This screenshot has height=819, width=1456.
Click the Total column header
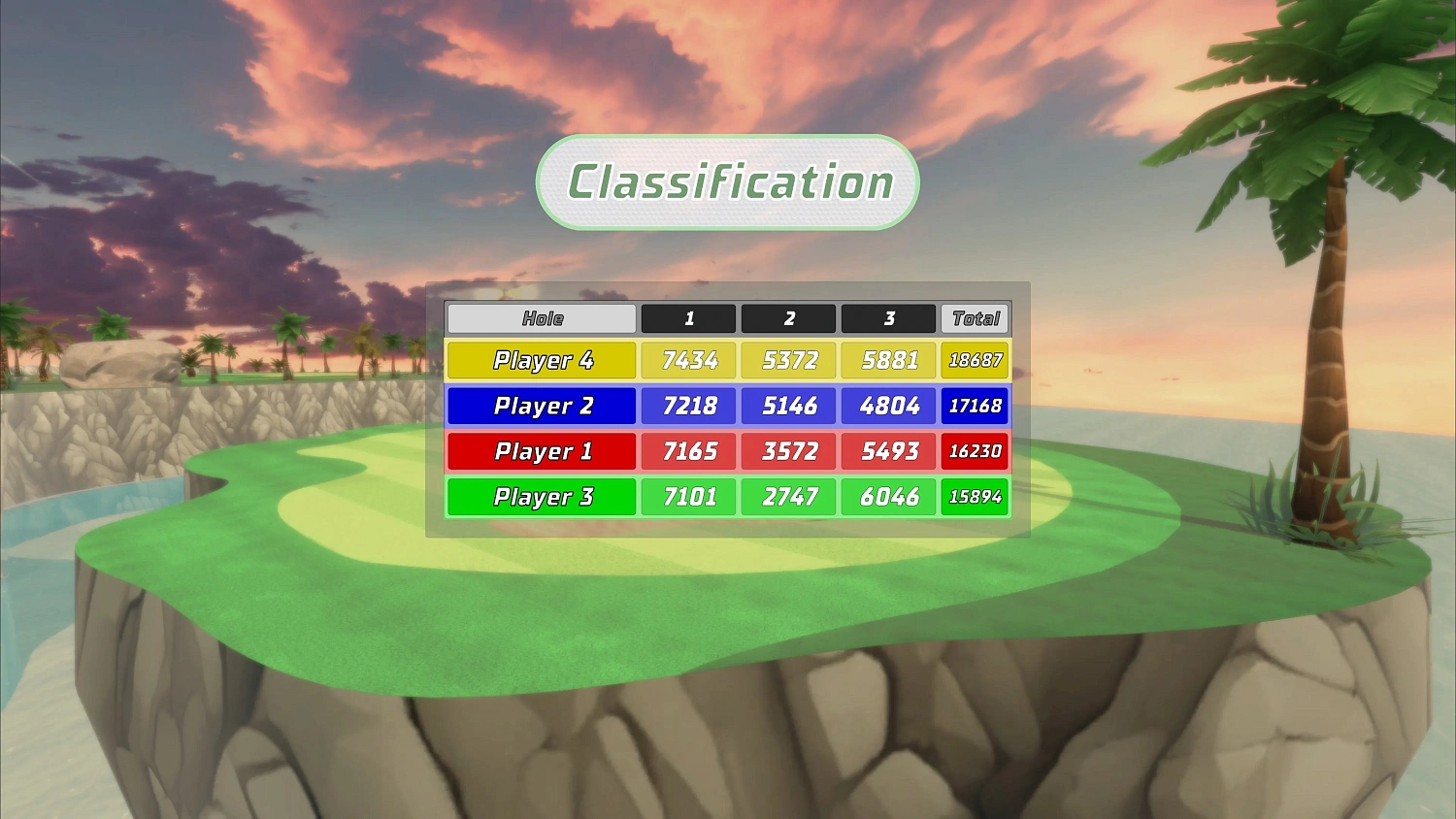pyautogui.click(x=976, y=318)
